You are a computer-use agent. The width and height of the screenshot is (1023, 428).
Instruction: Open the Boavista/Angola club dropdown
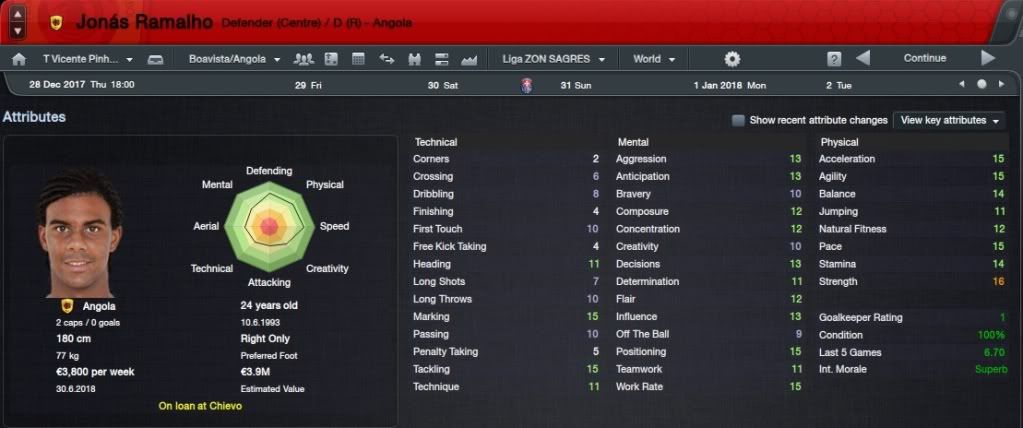click(x=234, y=59)
